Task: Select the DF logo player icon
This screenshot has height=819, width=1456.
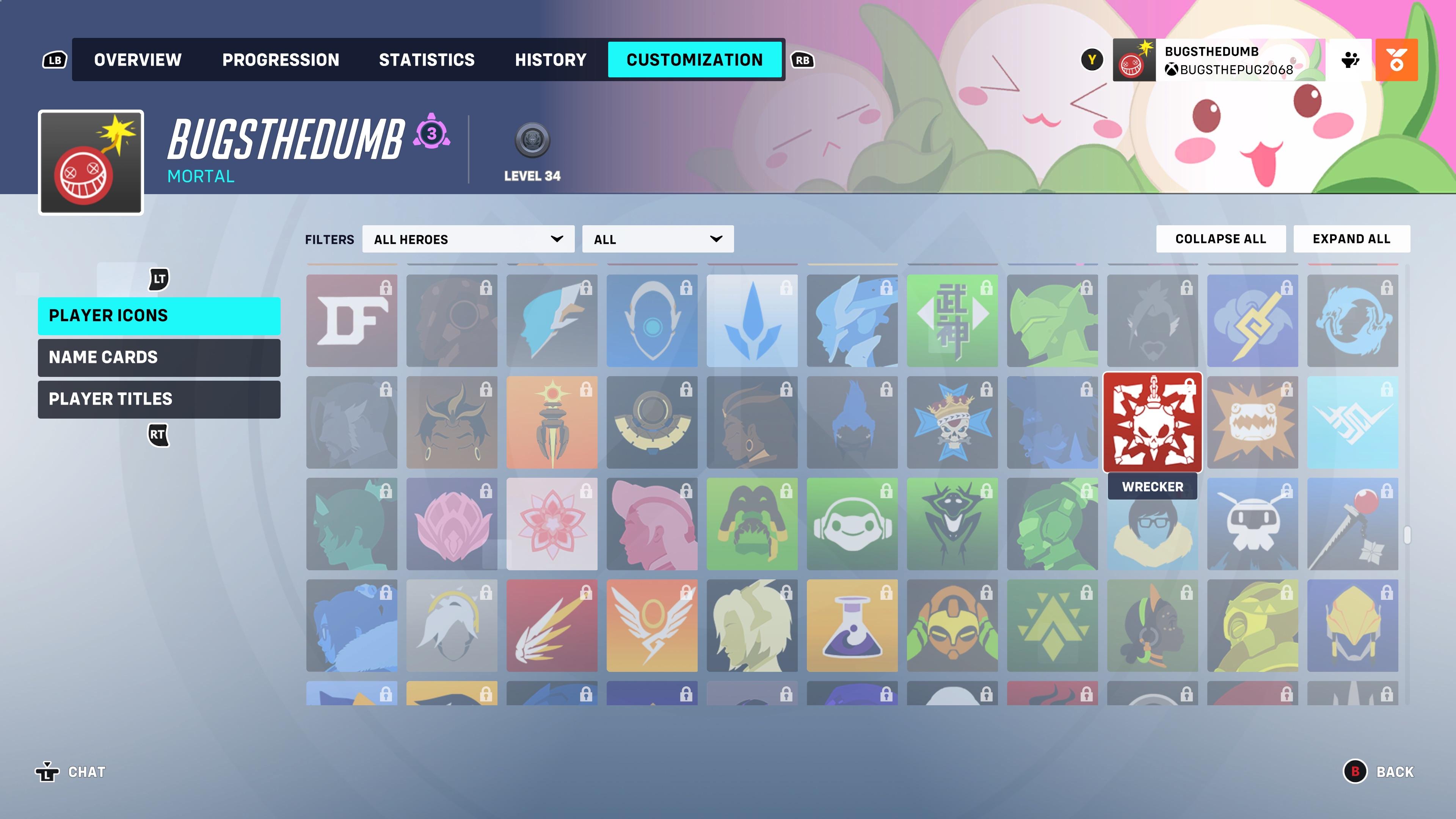Action: 351,320
